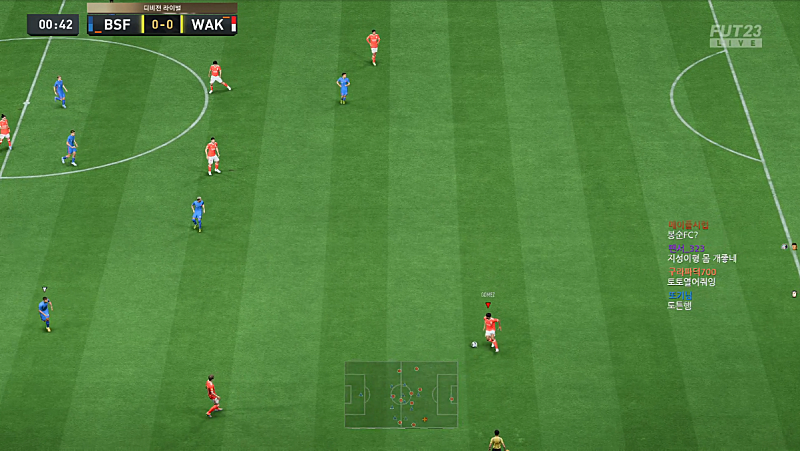Image resolution: width=800 pixels, height=451 pixels.
Task: Click the pitch radar minimap
Action: [401, 395]
